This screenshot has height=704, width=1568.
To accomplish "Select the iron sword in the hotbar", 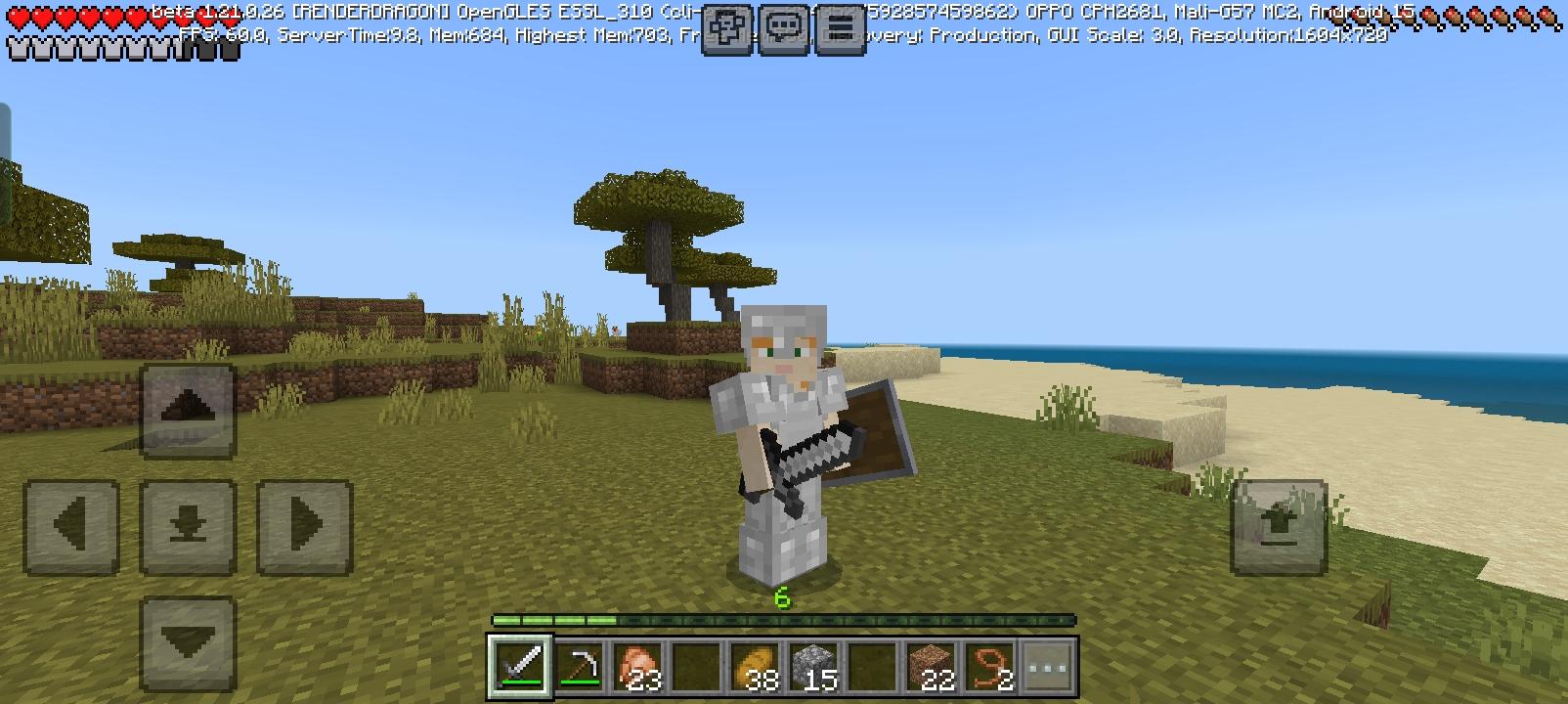I will tap(520, 666).
